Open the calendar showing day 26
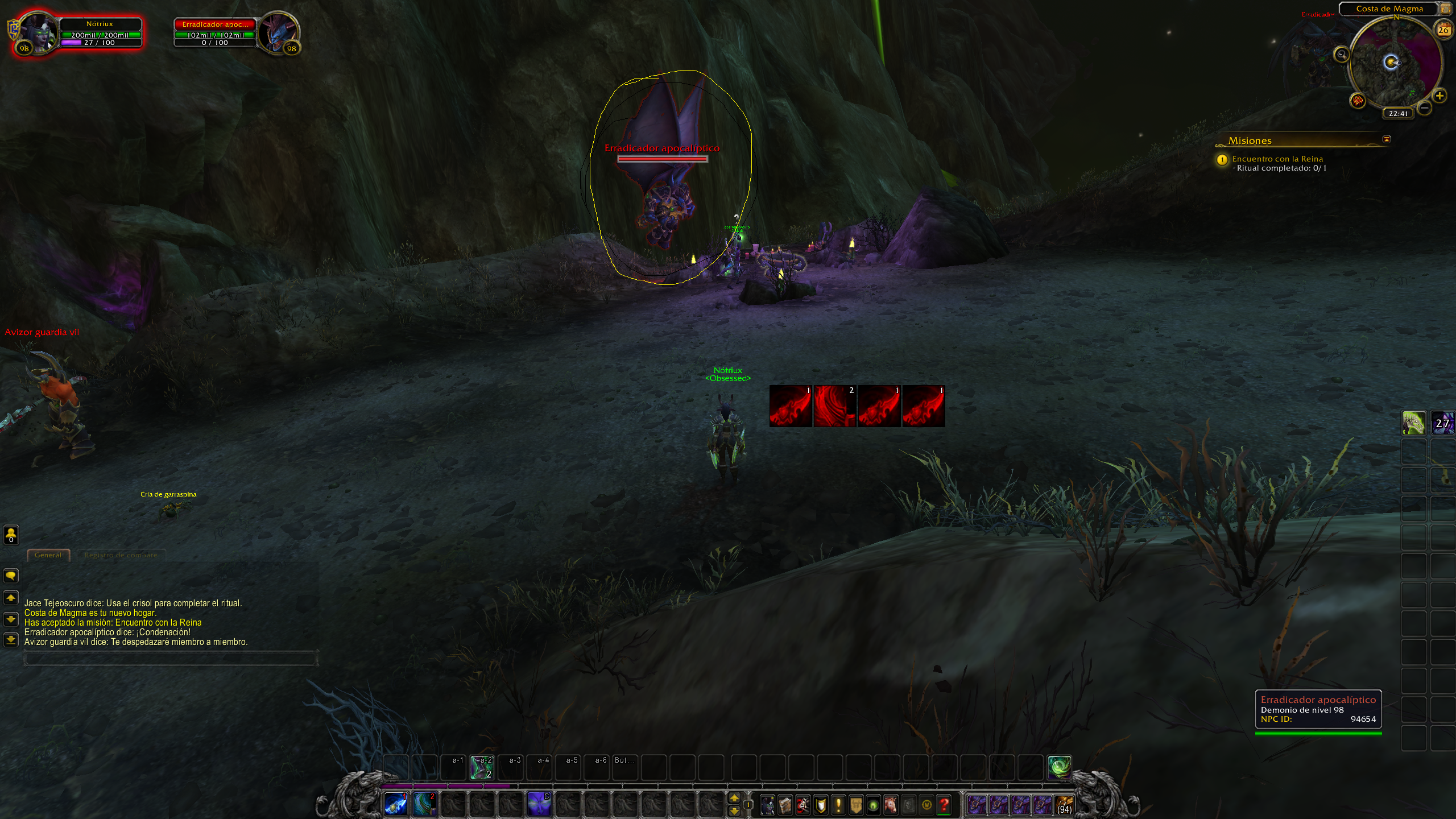 click(1443, 30)
